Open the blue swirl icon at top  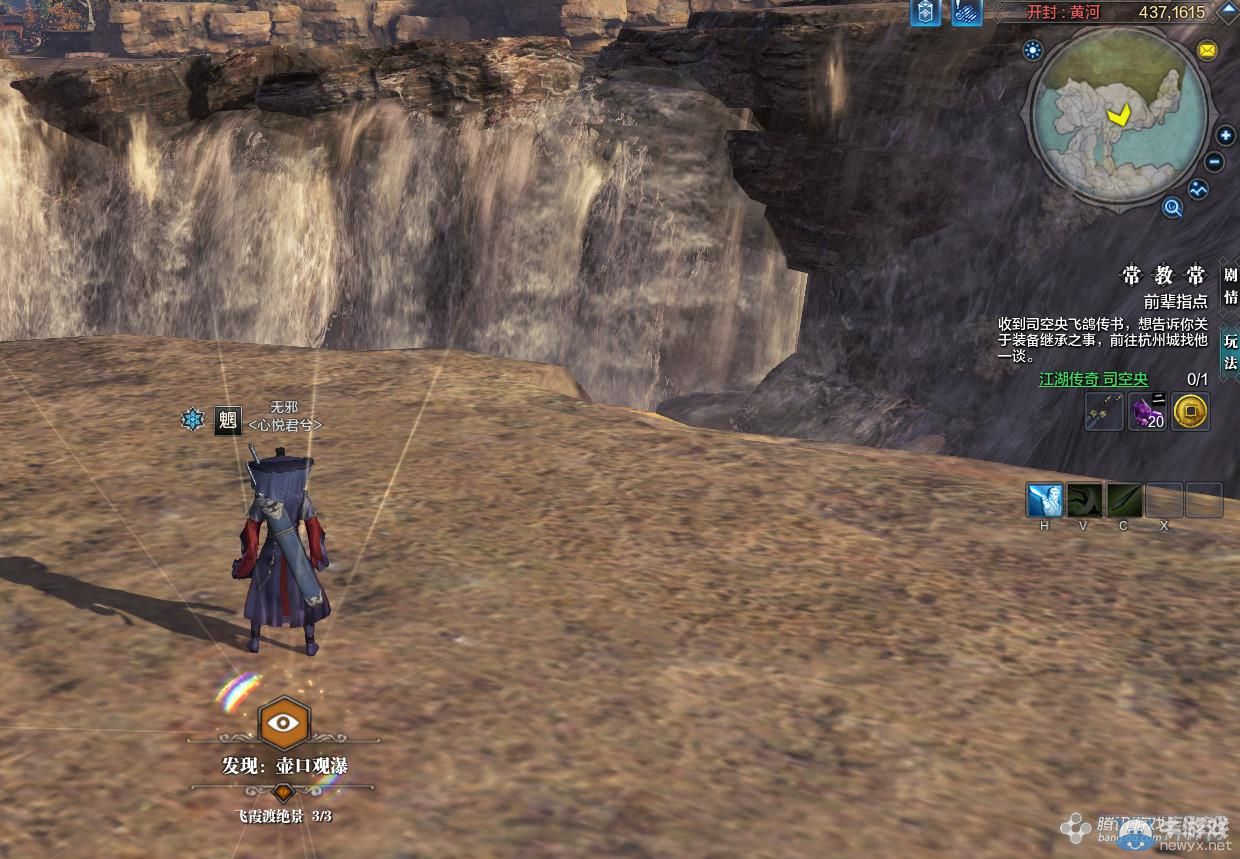966,12
